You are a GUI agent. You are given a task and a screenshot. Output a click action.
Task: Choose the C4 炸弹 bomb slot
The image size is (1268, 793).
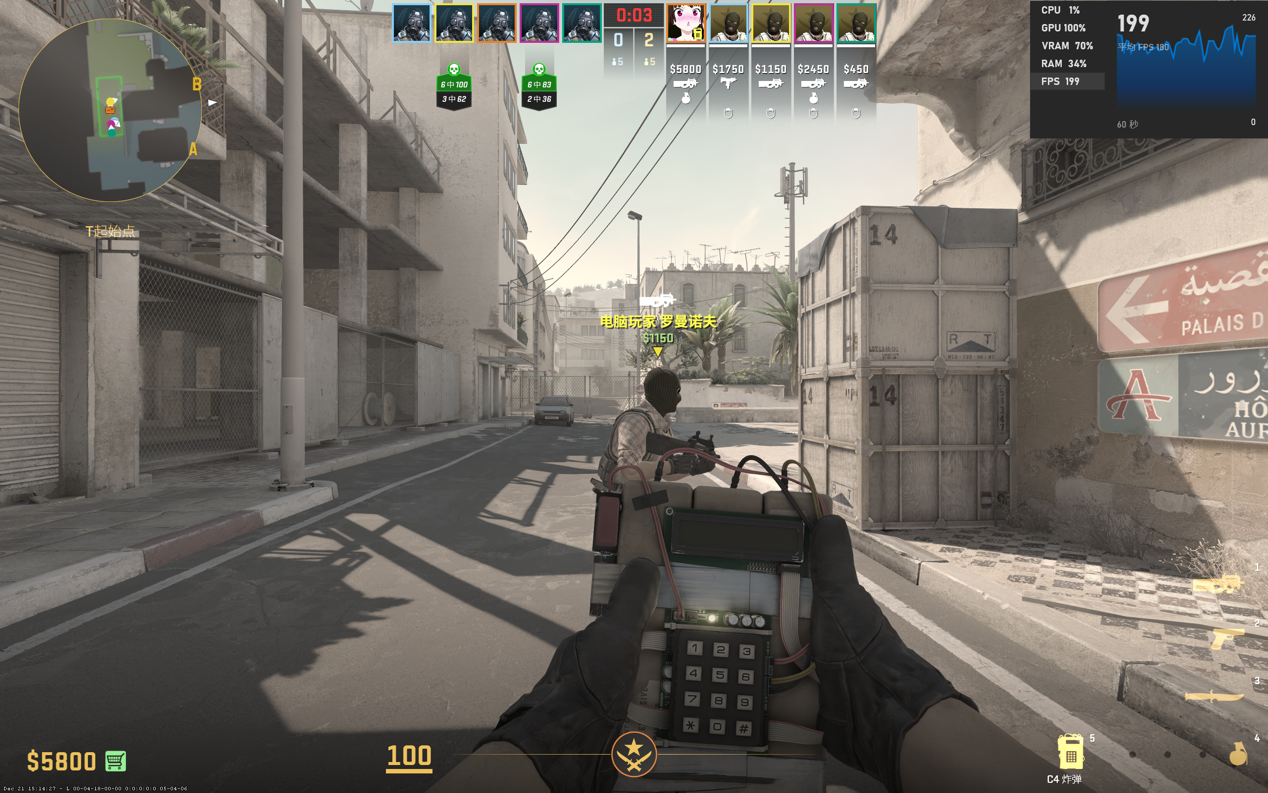pos(1070,752)
